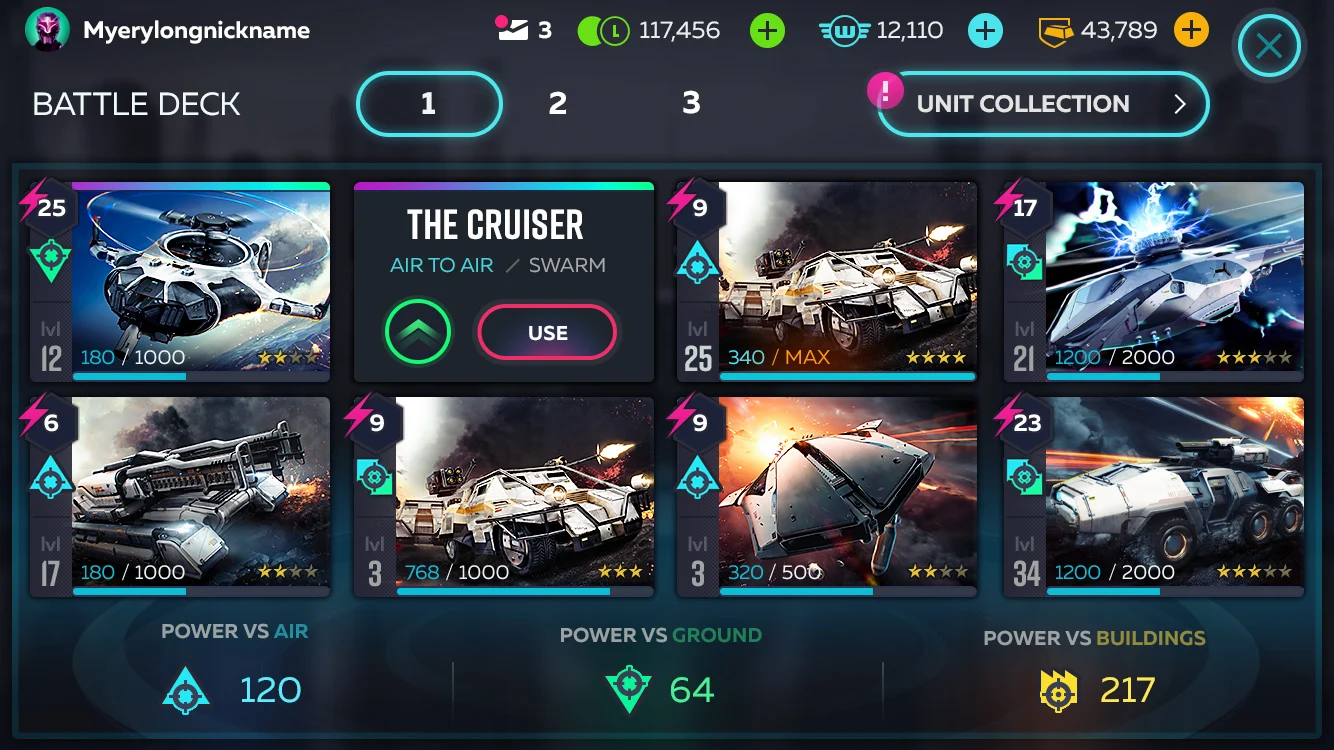Select the level 3 armored car card
The image size is (1334, 750).
coord(523,495)
